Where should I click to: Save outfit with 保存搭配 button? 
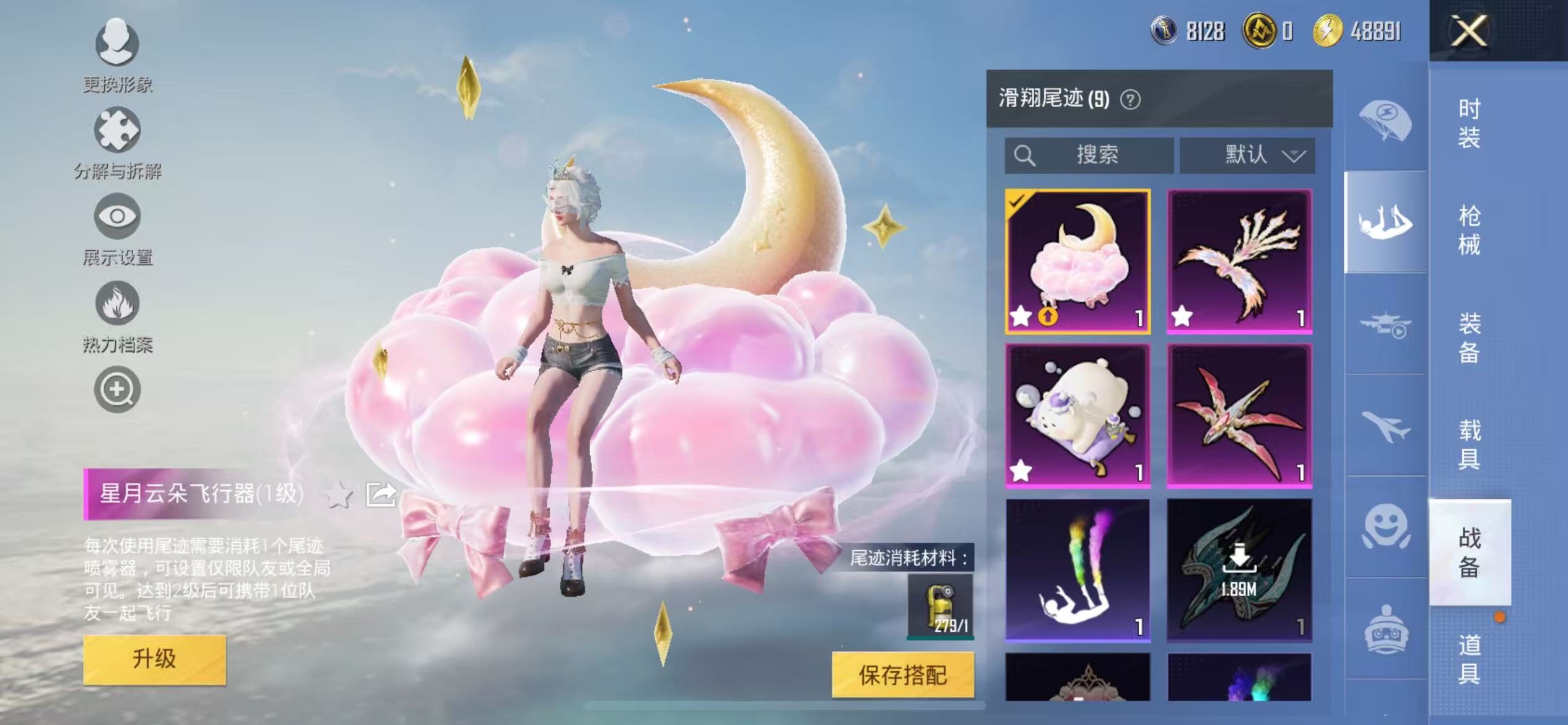(x=902, y=675)
